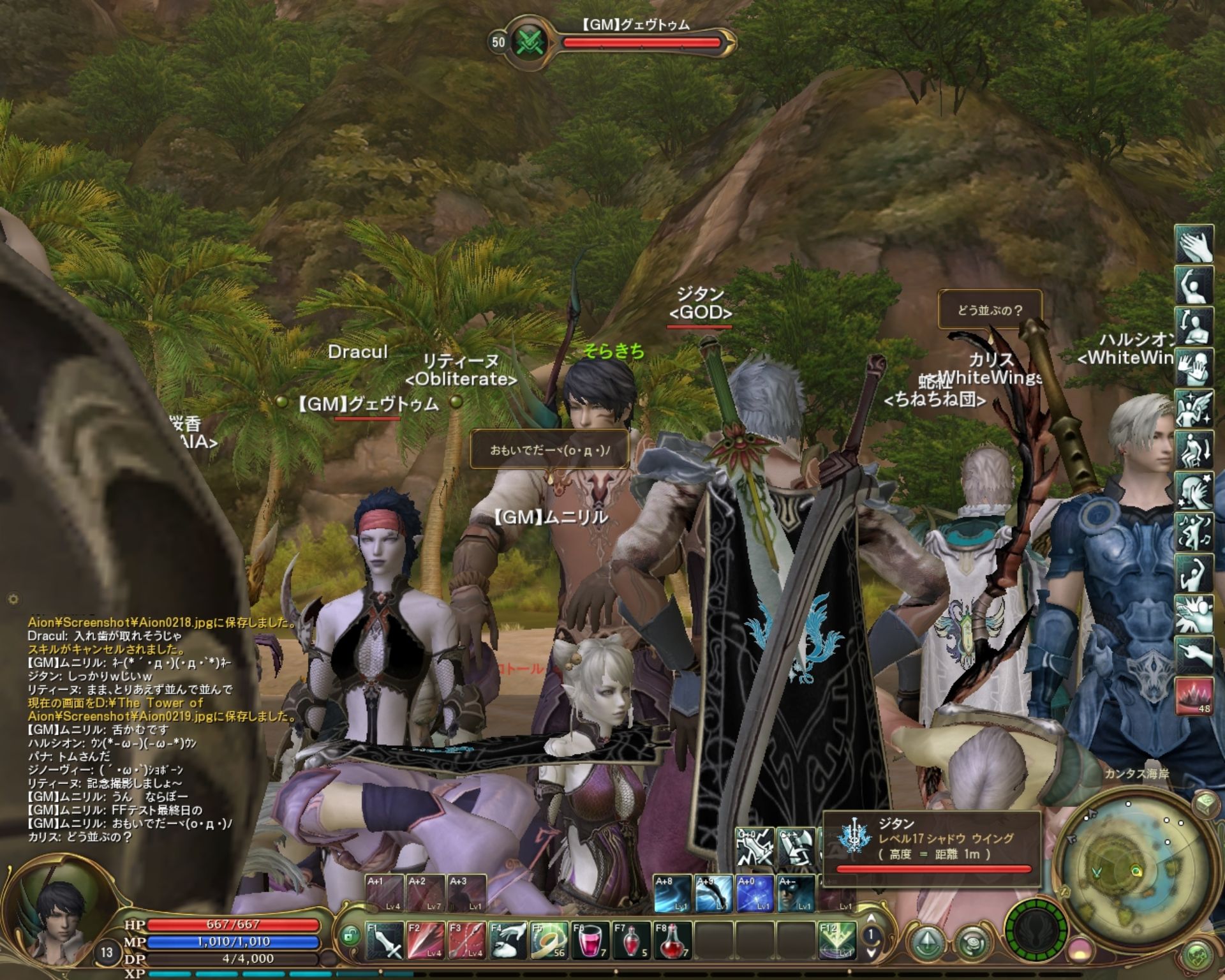Perform the clapping hands emote
The height and width of the screenshot is (980, 1225).
pyautogui.click(x=1194, y=244)
